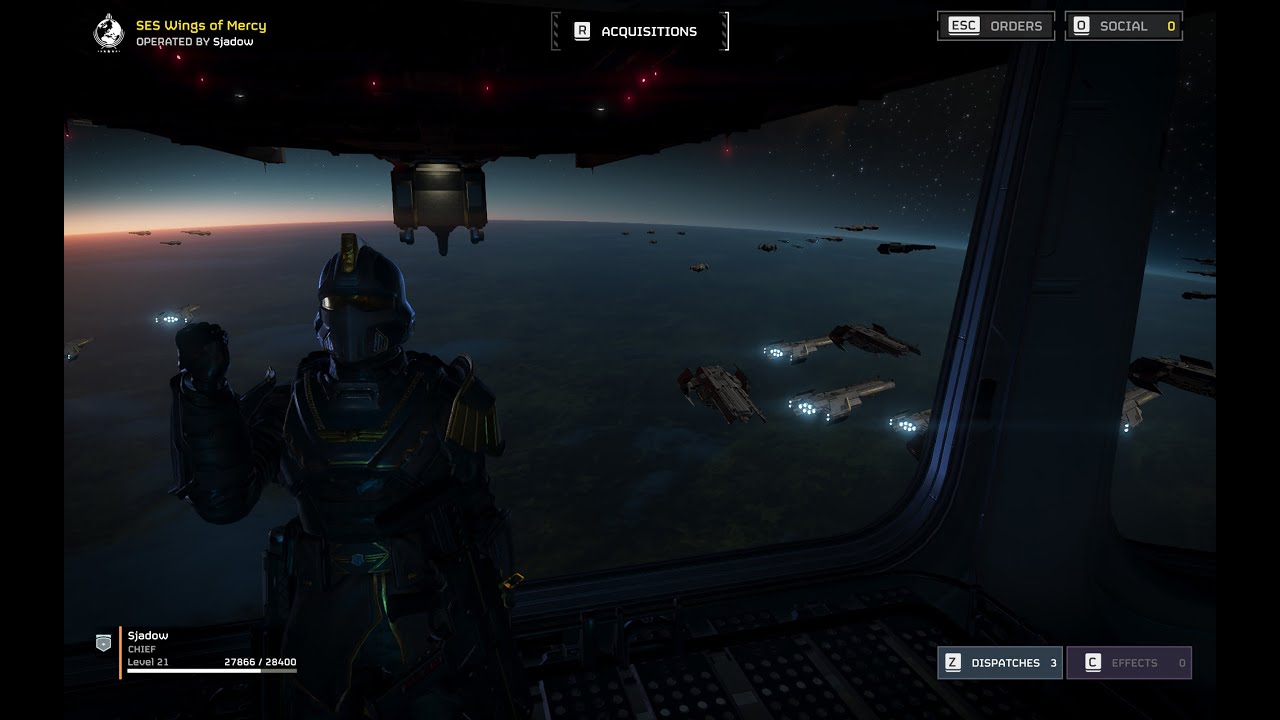
Task: View the Dispatches list
Action: pos(999,663)
